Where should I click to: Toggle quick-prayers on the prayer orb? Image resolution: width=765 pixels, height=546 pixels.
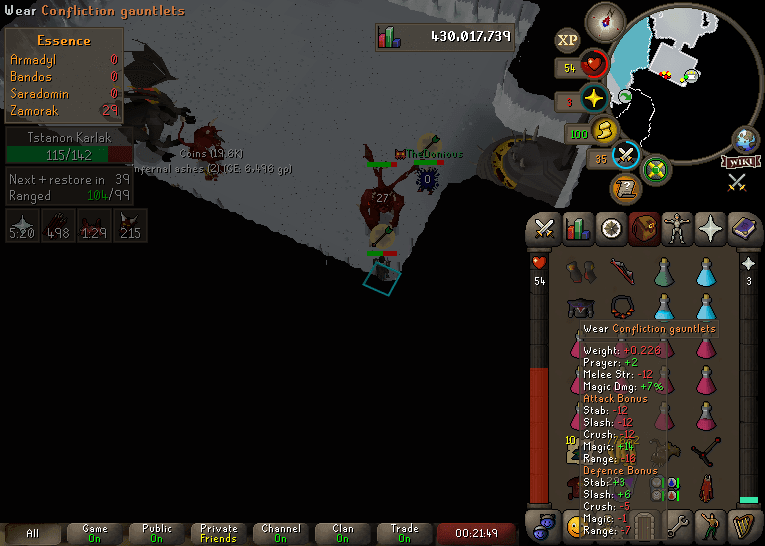click(x=595, y=99)
